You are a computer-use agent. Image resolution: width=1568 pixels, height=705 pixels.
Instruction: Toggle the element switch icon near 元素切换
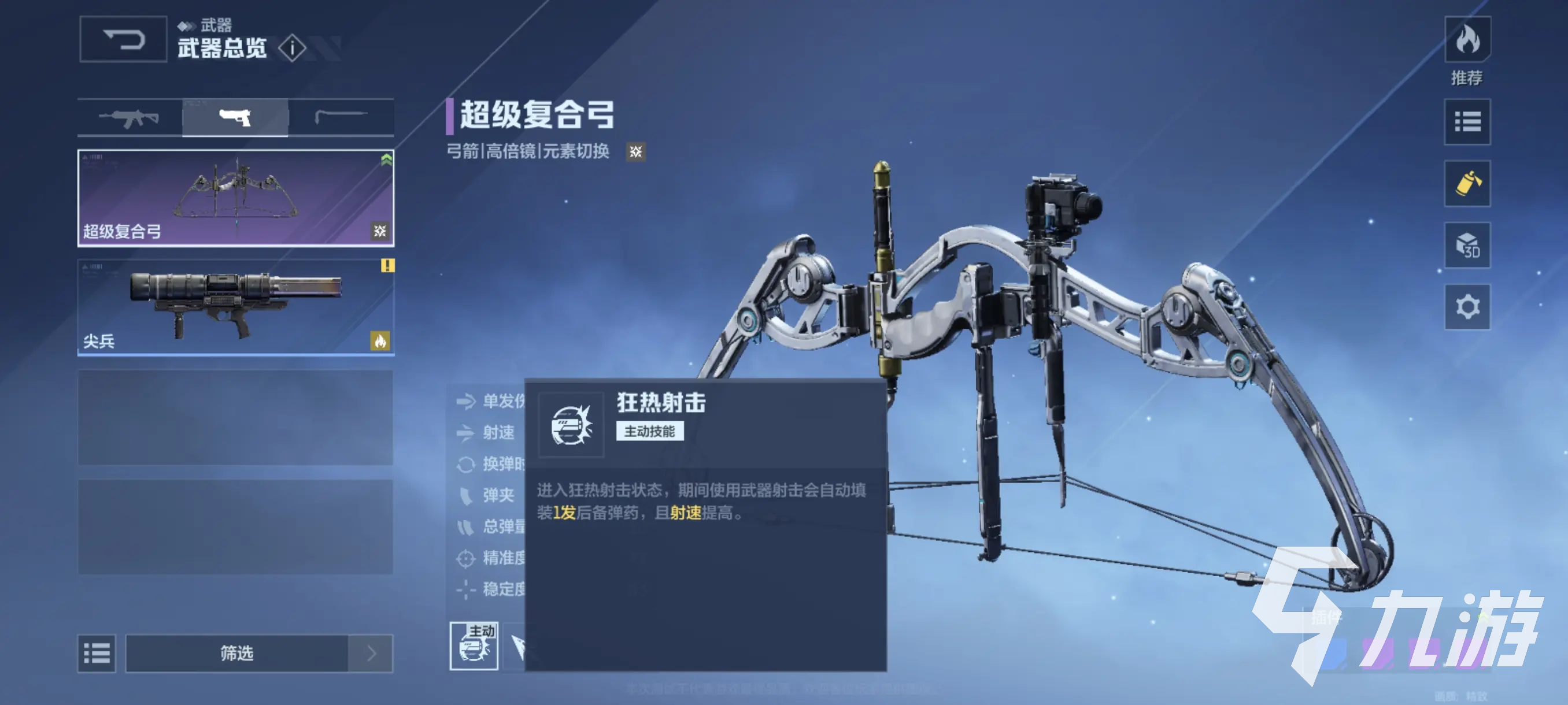pos(635,151)
